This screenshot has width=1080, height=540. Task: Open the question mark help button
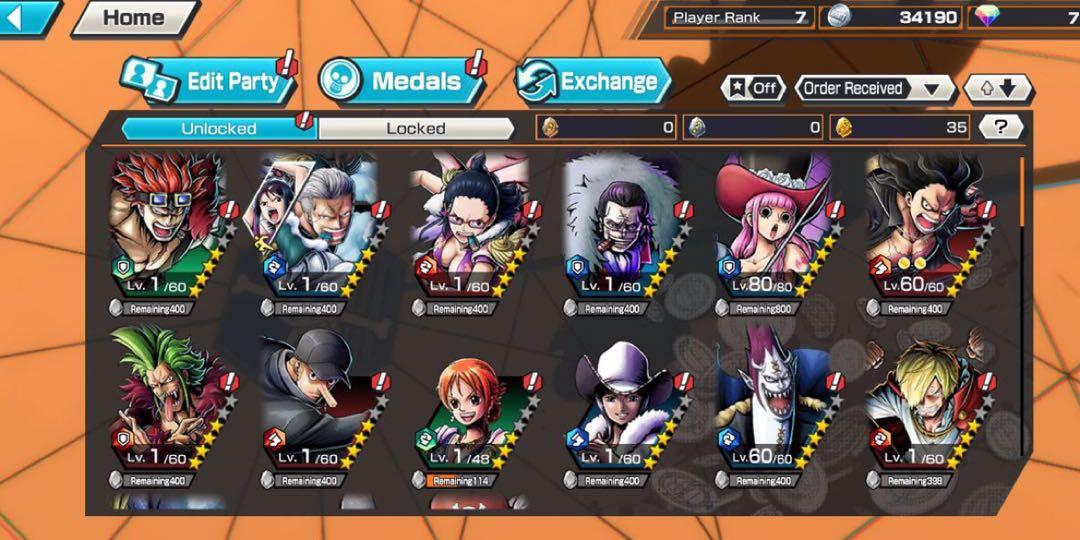pos(1000,127)
